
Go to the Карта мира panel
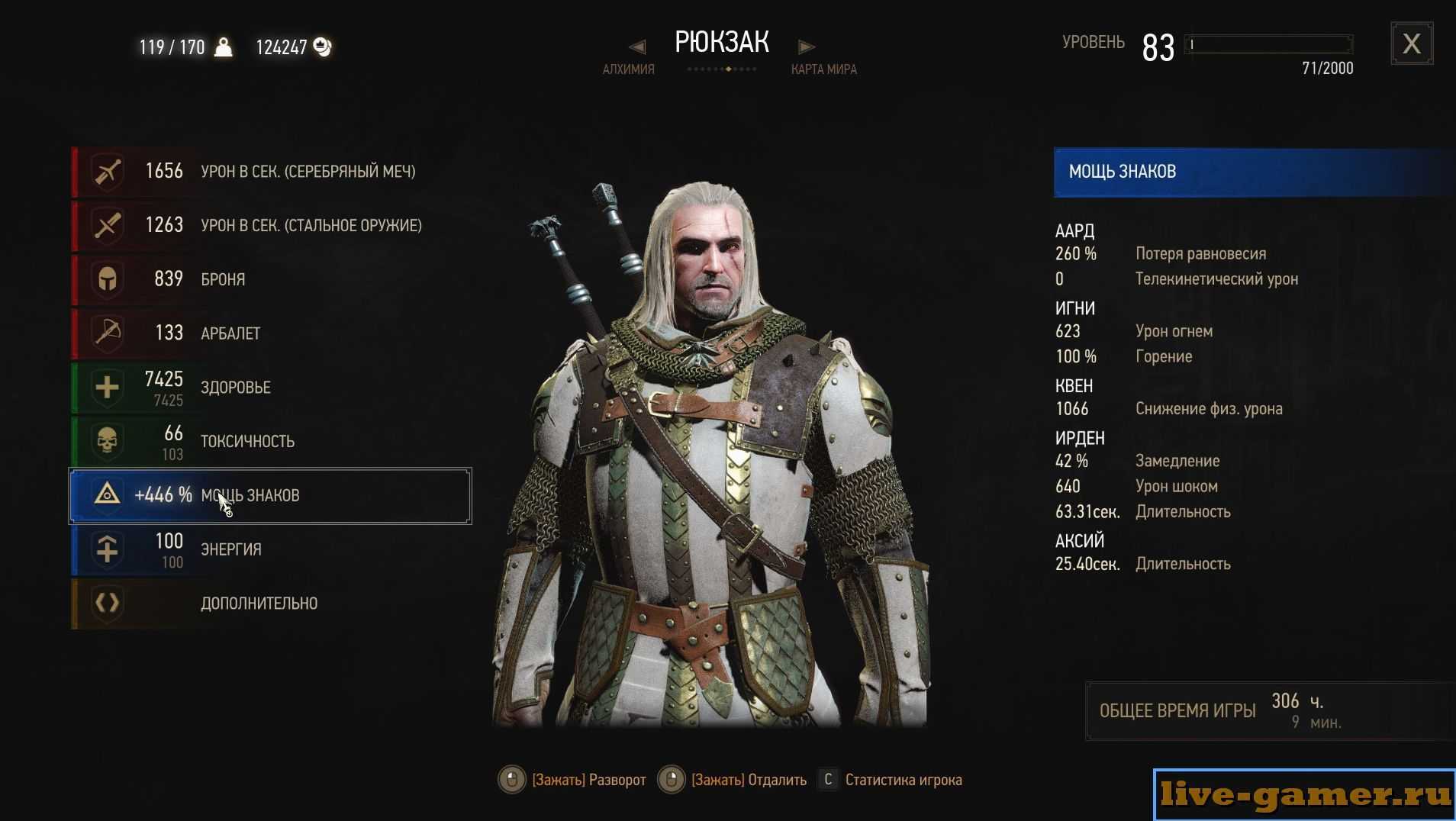click(x=823, y=69)
